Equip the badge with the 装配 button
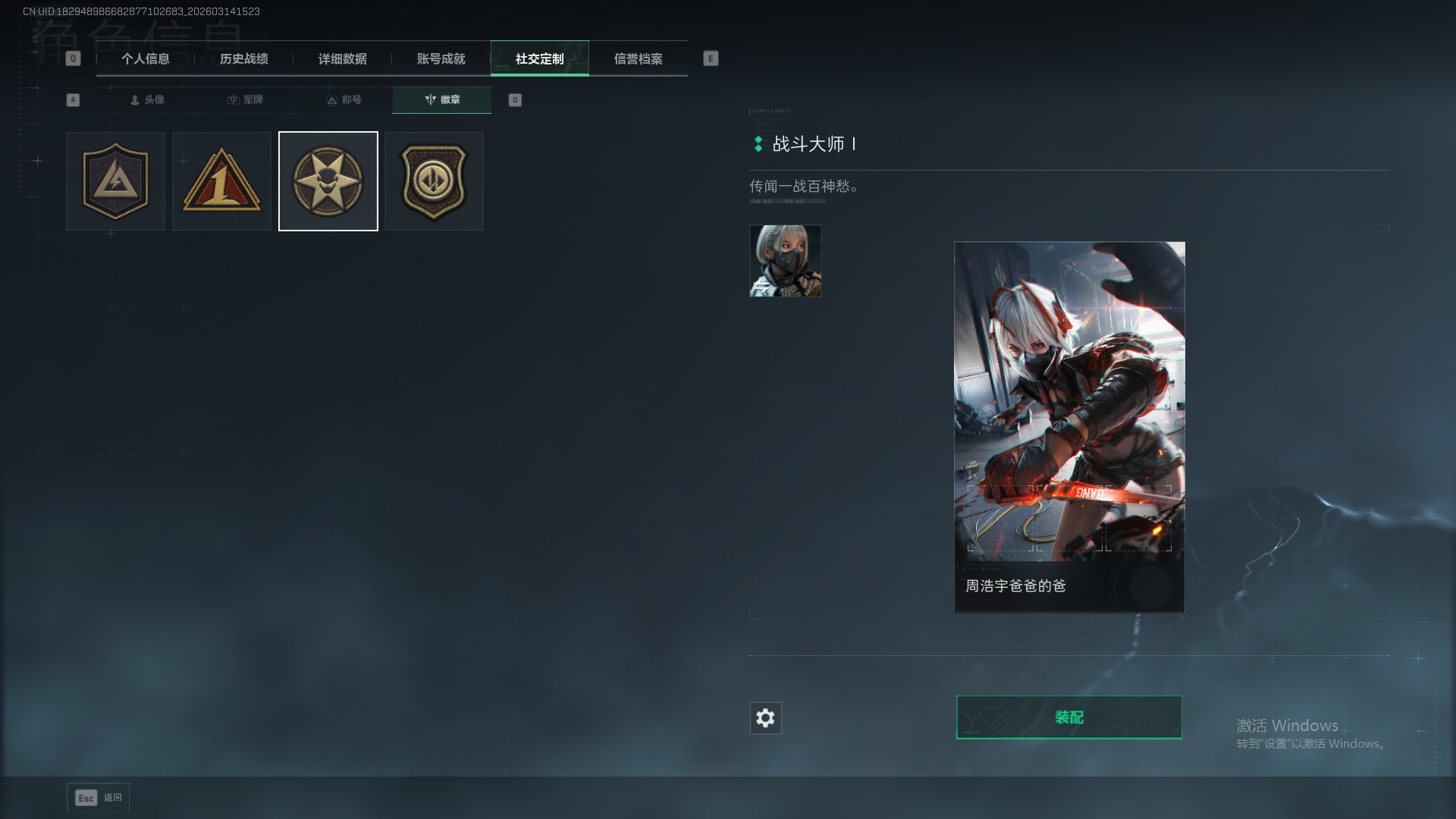Viewport: 1456px width, 819px height. (1068, 717)
